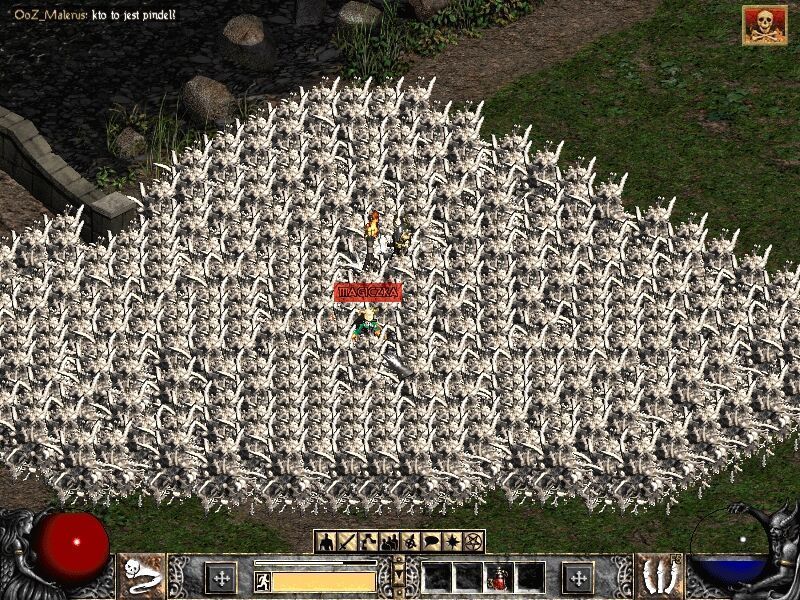The height and width of the screenshot is (600, 800).
Task: Open the skill tree panel
Action: [368, 542]
